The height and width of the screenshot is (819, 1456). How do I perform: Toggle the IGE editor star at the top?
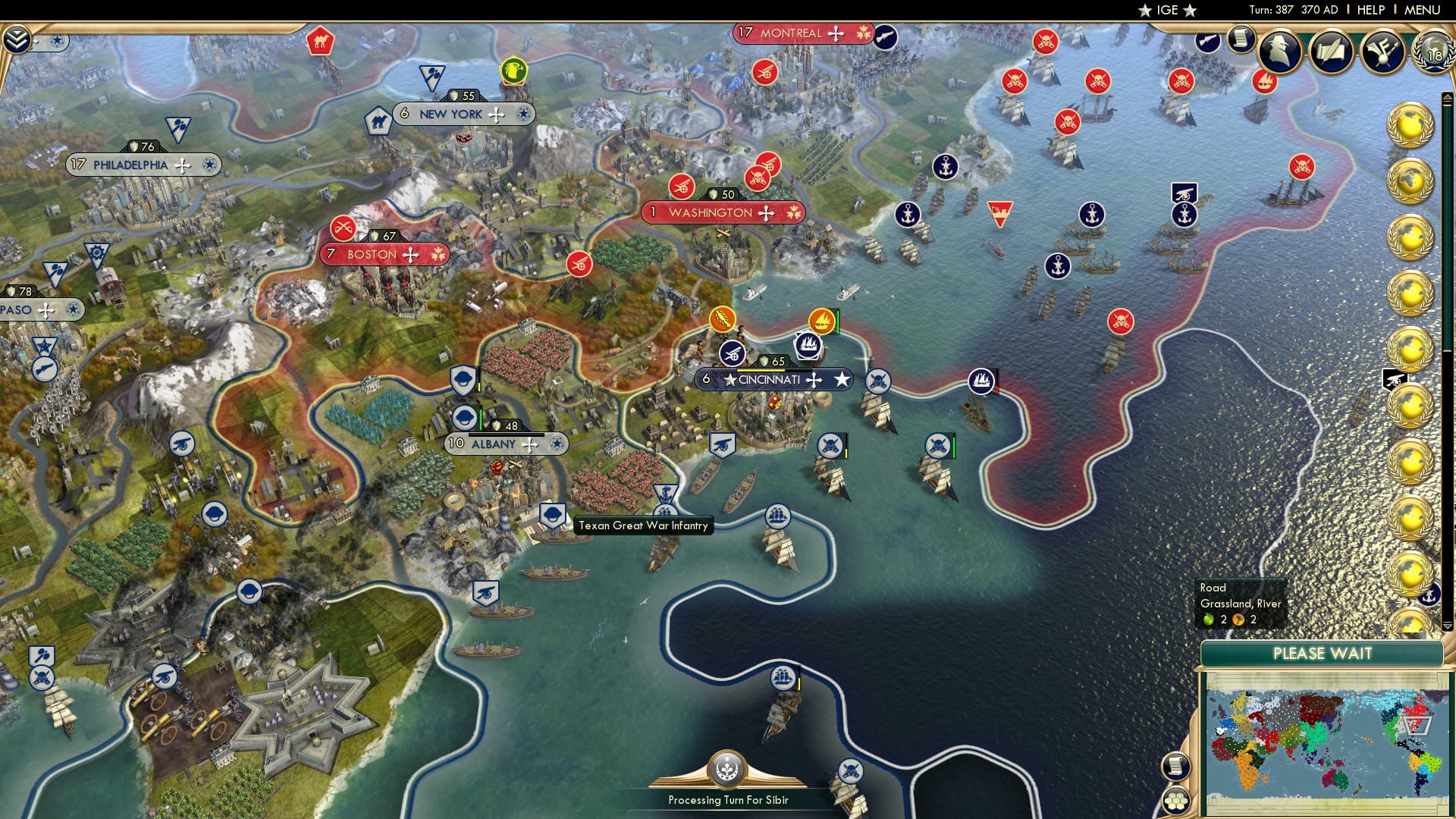point(1144,11)
